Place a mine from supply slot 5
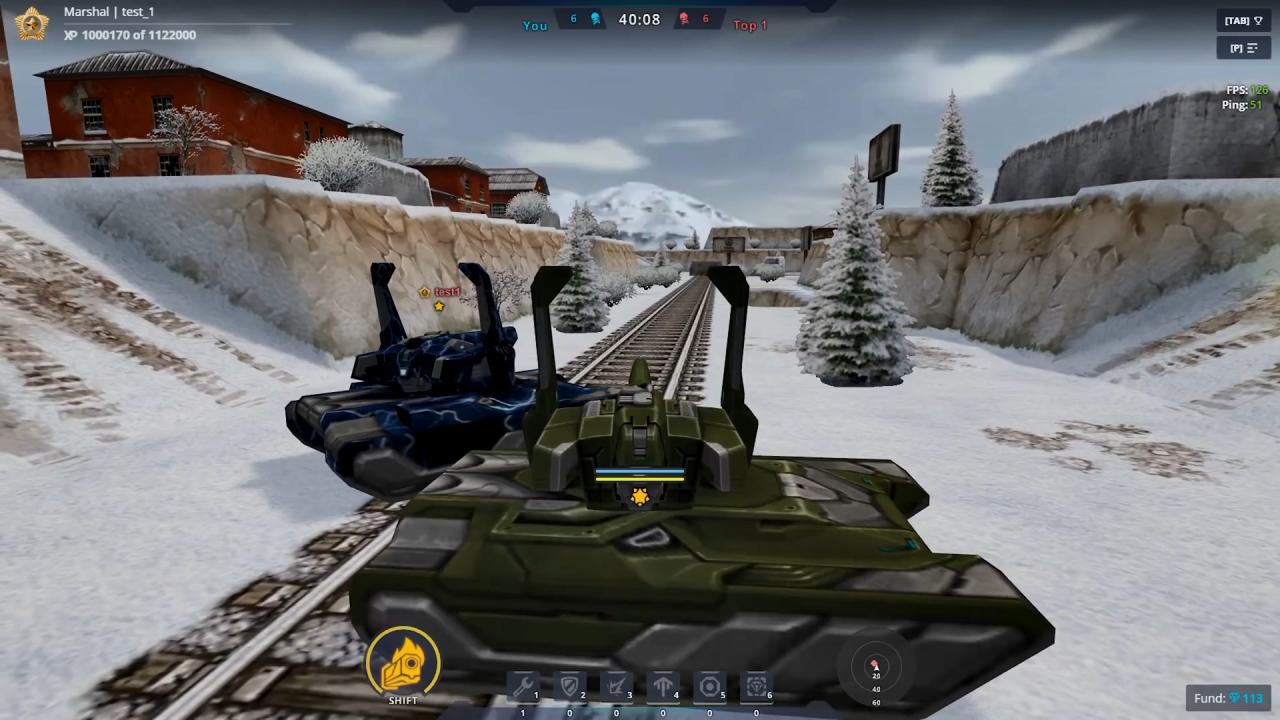The width and height of the screenshot is (1280, 720). click(710, 687)
